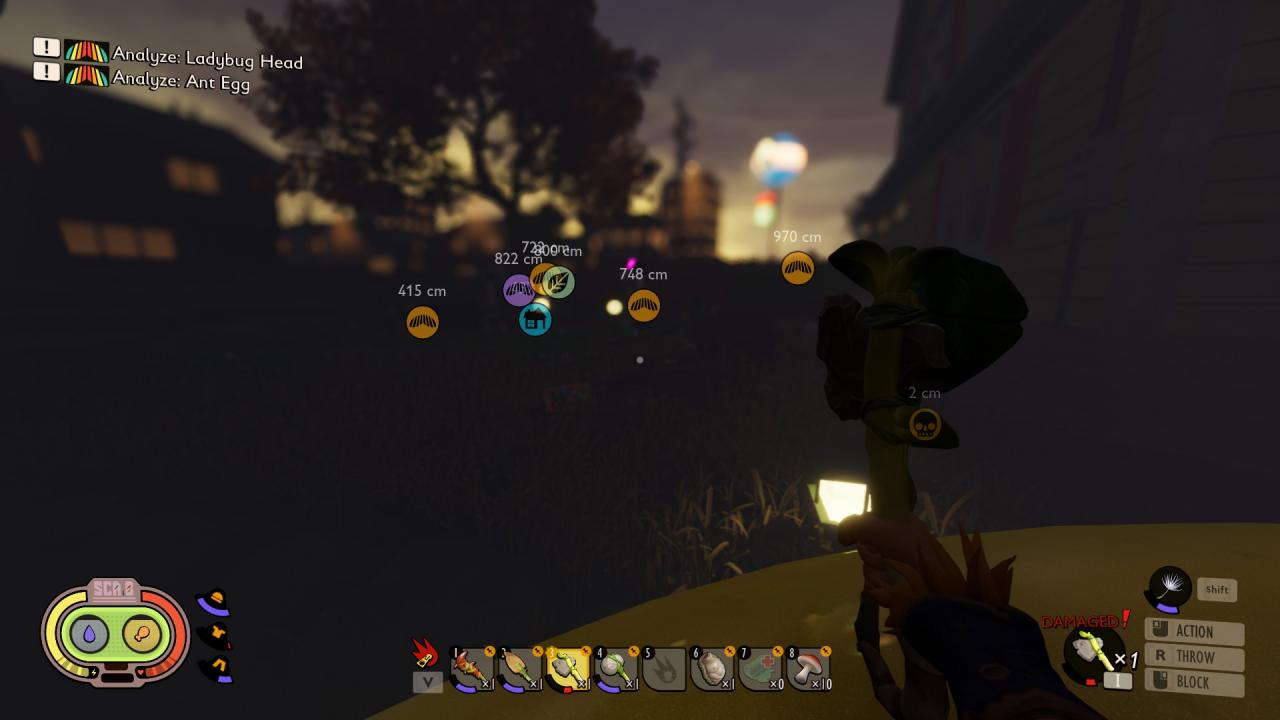Select the fiber bandage in hotbar slot 7
Viewport: 1280px width, 720px height.
coord(759,668)
